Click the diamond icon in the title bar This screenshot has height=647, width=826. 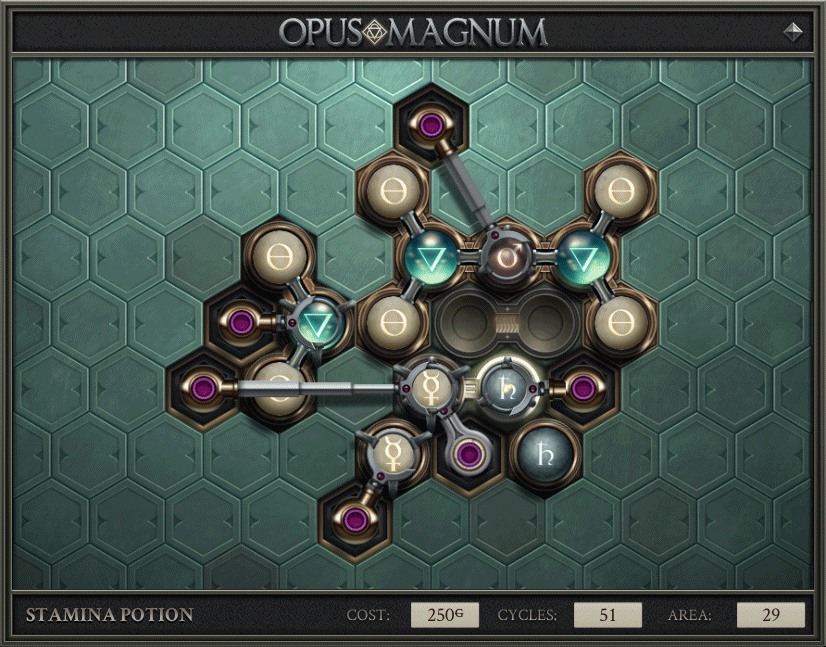click(794, 31)
